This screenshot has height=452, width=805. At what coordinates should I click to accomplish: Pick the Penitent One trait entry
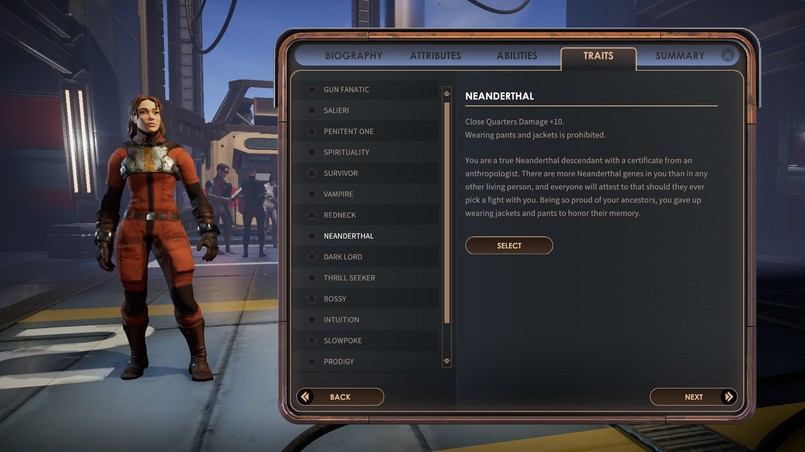pos(348,132)
